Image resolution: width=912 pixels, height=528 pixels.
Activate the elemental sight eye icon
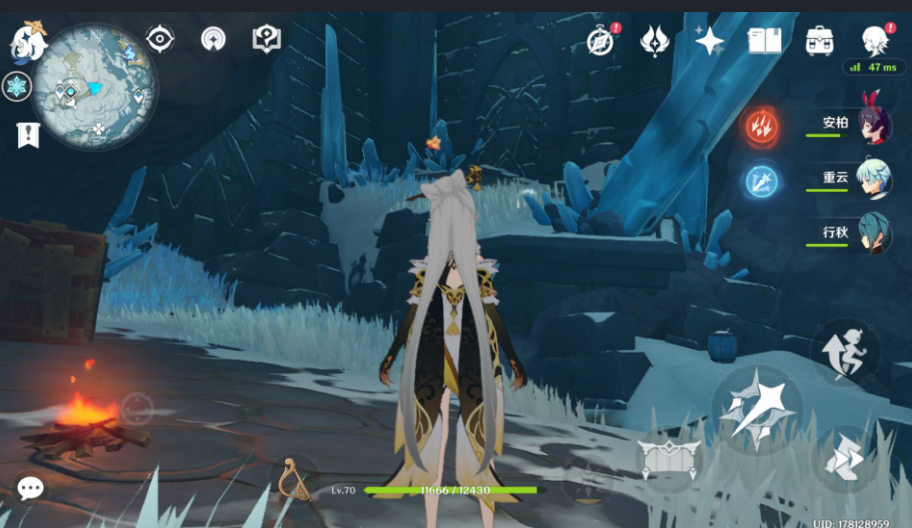click(x=160, y=39)
